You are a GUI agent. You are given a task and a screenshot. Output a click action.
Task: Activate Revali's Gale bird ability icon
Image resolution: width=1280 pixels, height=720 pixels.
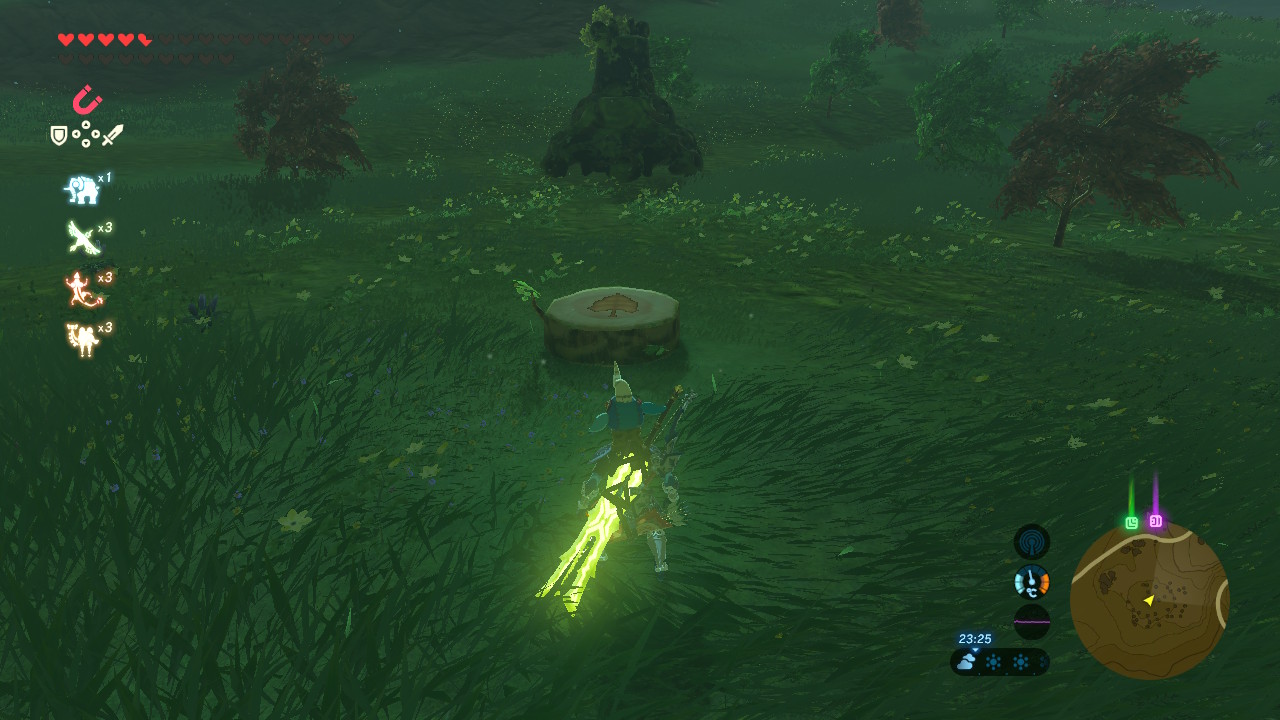[81, 238]
